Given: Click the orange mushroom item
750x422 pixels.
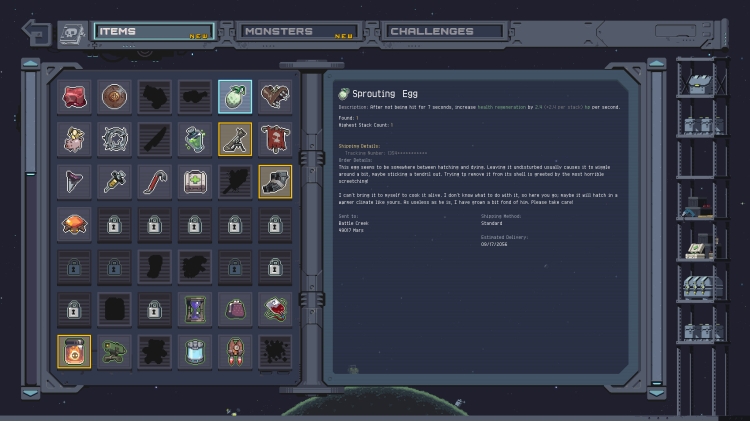Looking at the screenshot, I should click(x=75, y=223).
